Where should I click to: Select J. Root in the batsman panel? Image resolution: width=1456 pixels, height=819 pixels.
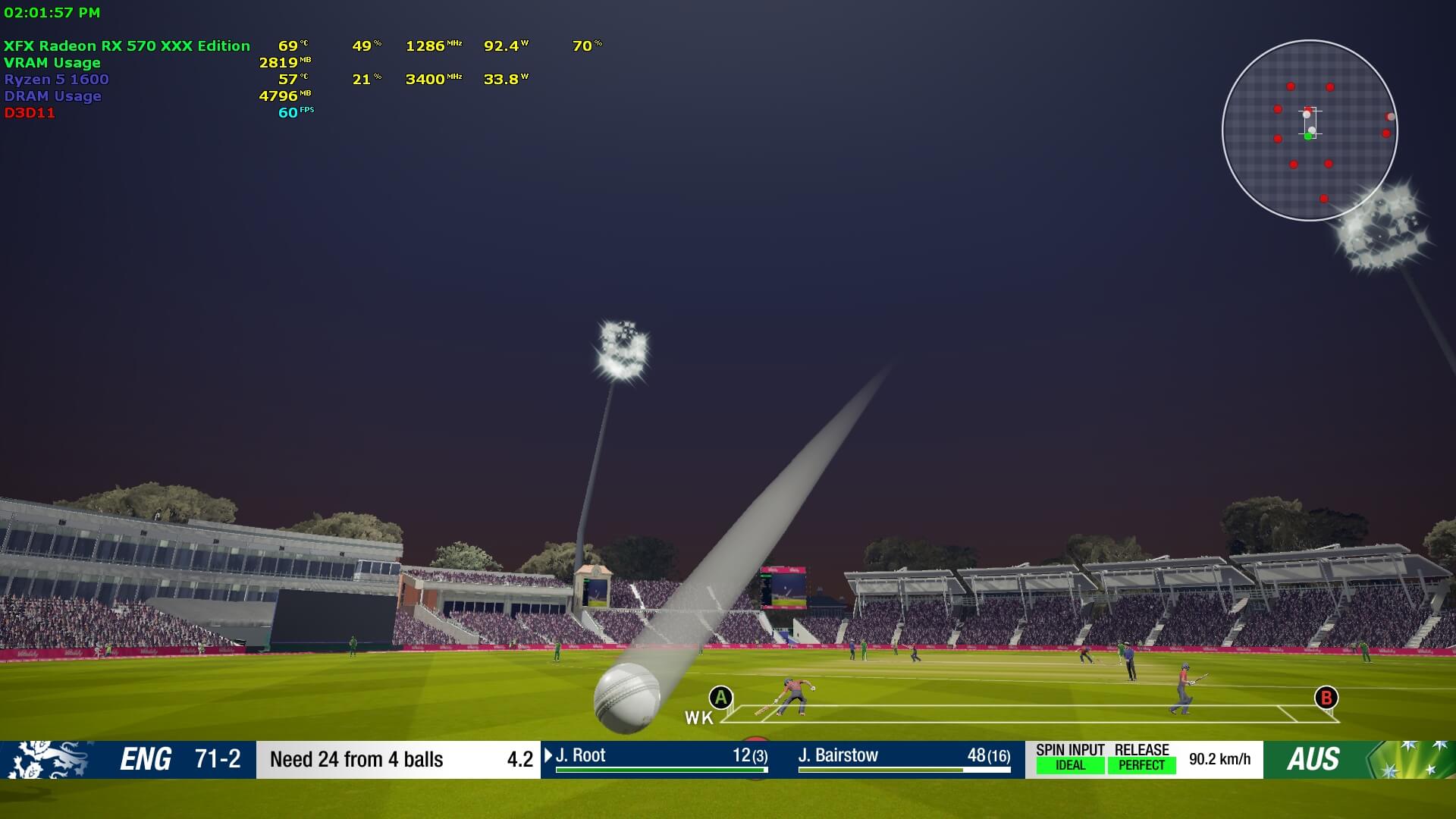581,755
